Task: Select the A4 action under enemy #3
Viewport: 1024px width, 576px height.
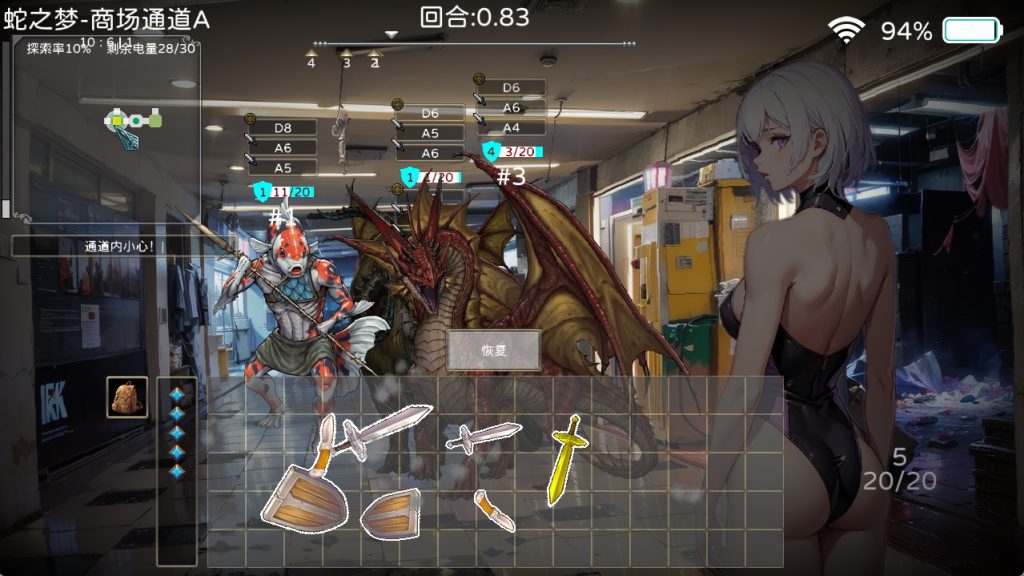Action: [x=511, y=128]
